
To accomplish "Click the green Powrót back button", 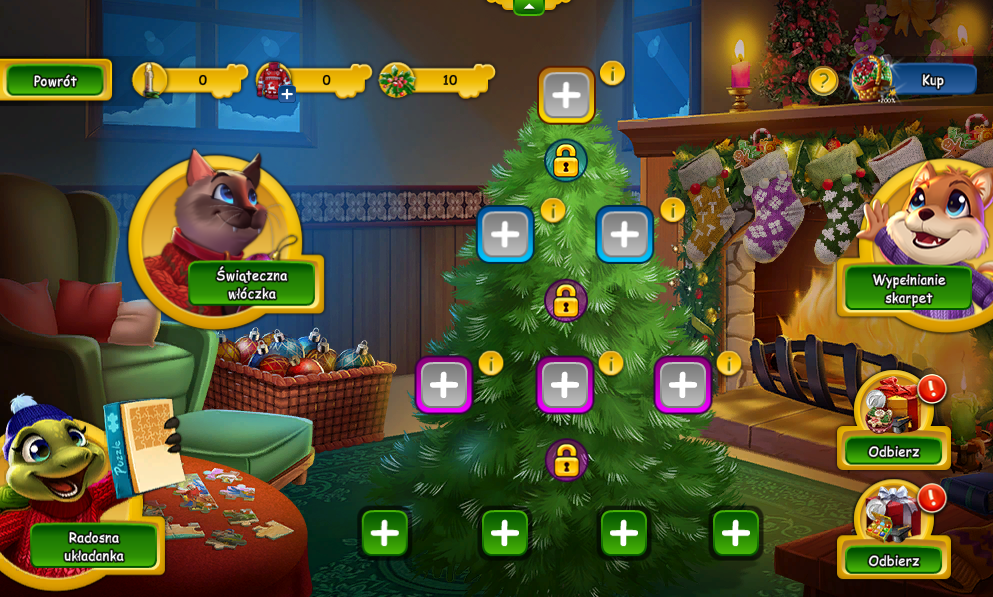I will pyautogui.click(x=55, y=81).
